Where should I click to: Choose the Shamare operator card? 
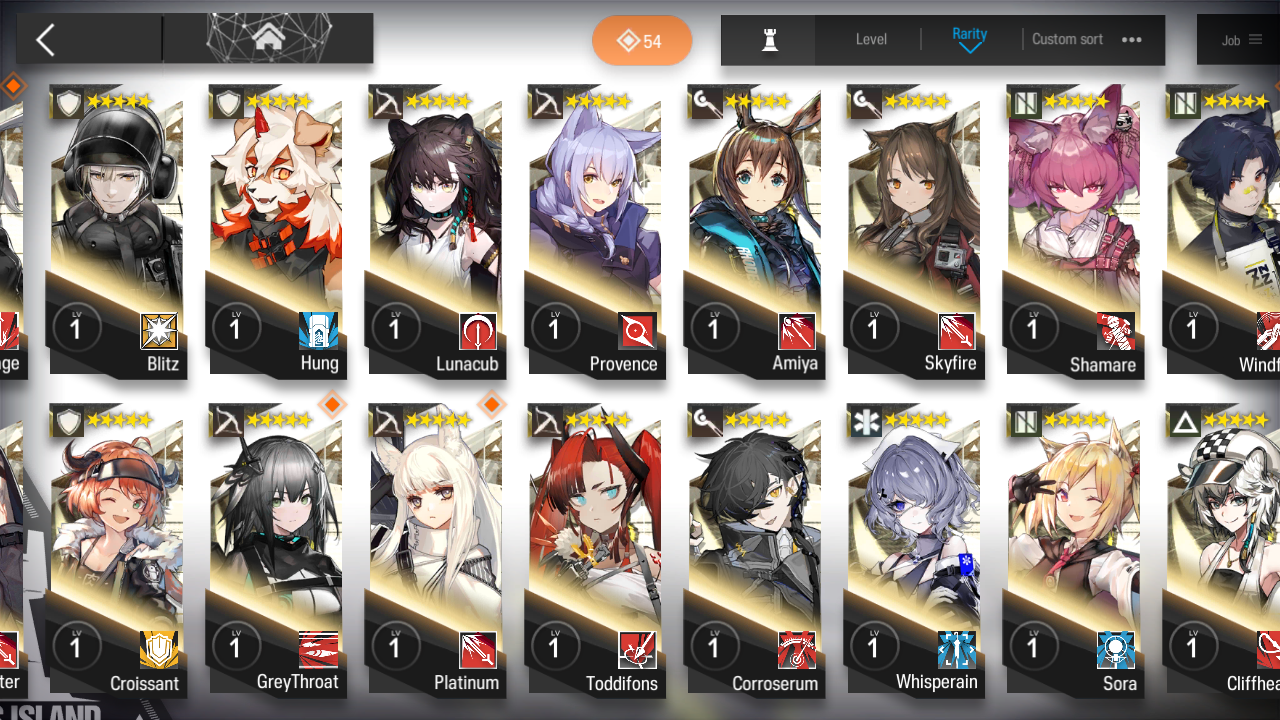coord(1074,230)
